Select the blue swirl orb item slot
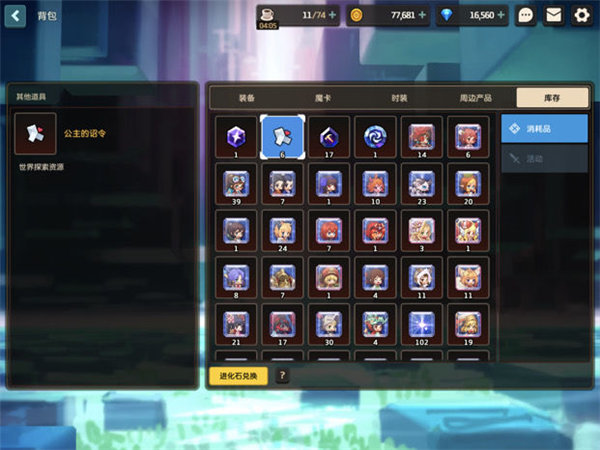The image size is (600, 450). tap(373, 136)
